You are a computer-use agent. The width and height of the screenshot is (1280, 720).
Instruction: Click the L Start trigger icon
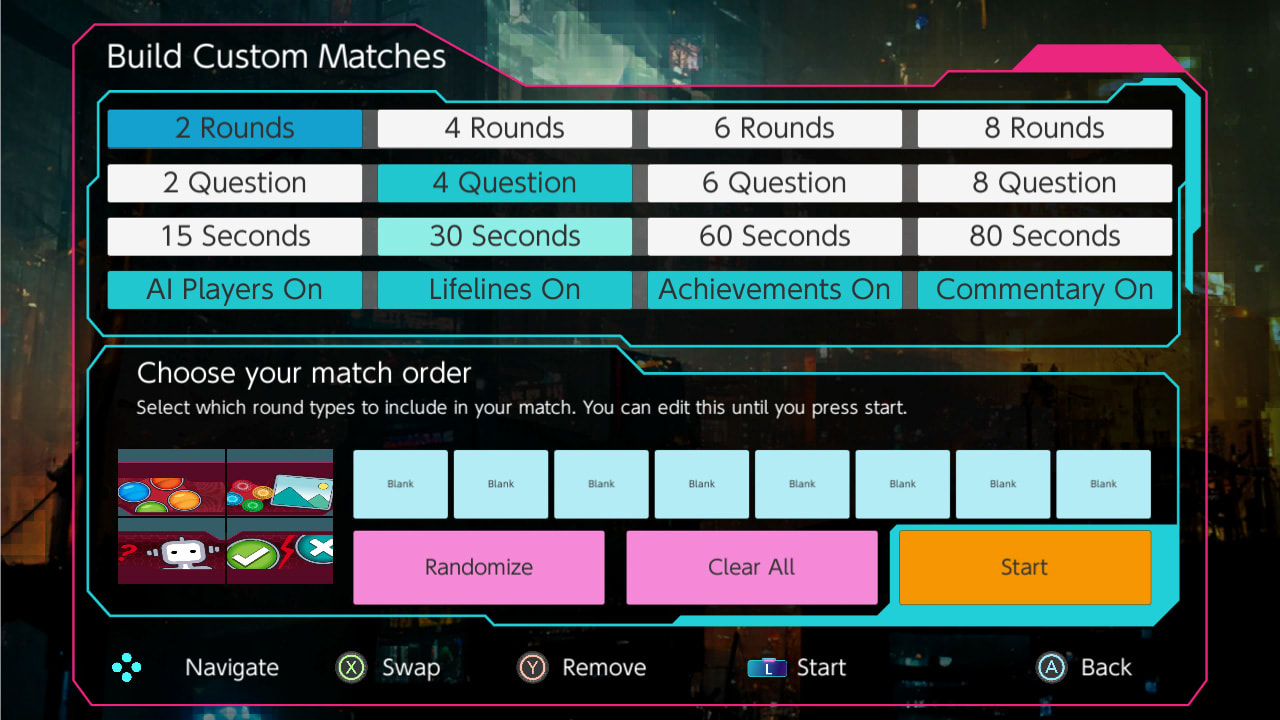point(767,667)
